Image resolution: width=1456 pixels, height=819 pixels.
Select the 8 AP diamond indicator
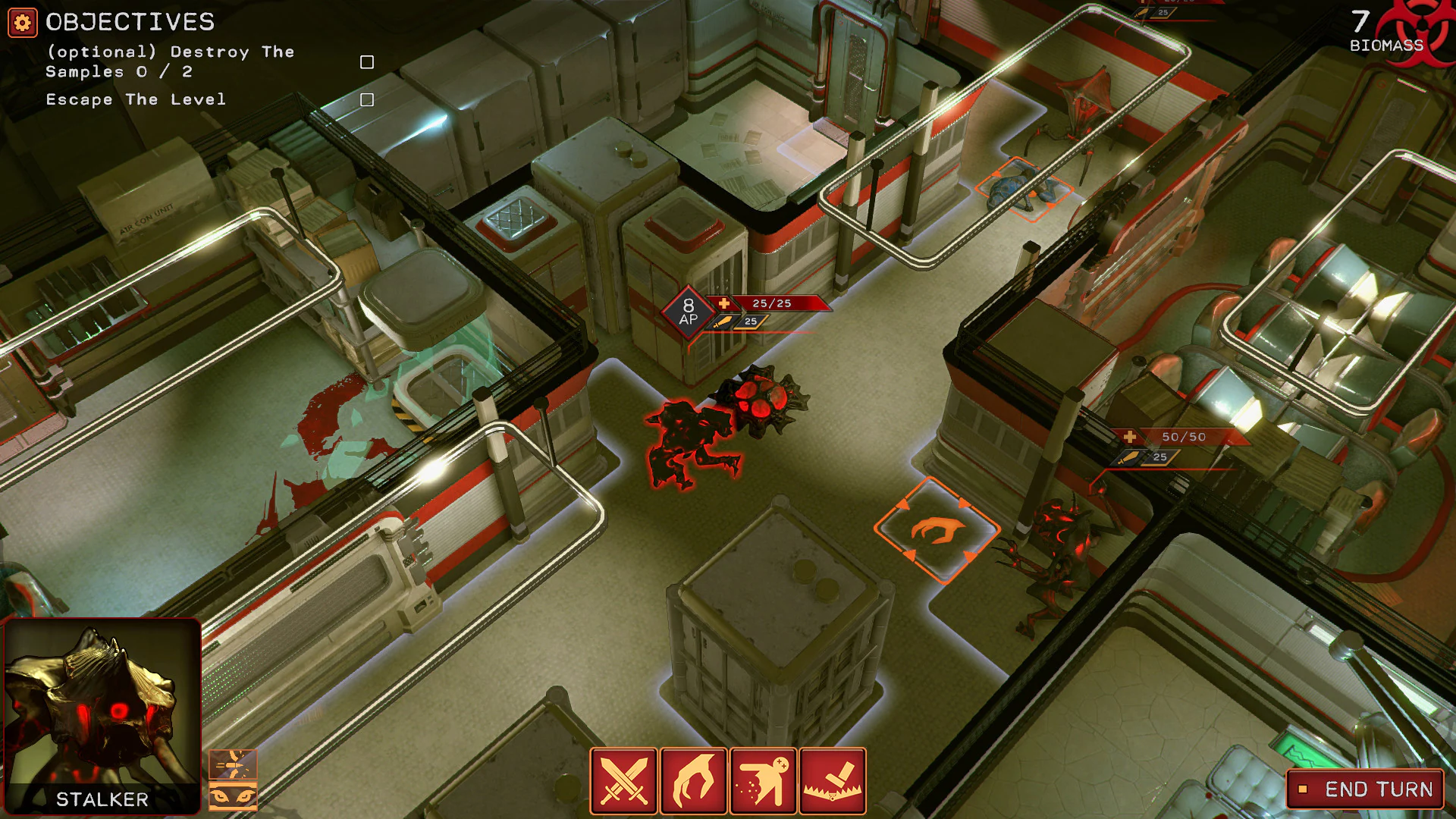pos(688,312)
